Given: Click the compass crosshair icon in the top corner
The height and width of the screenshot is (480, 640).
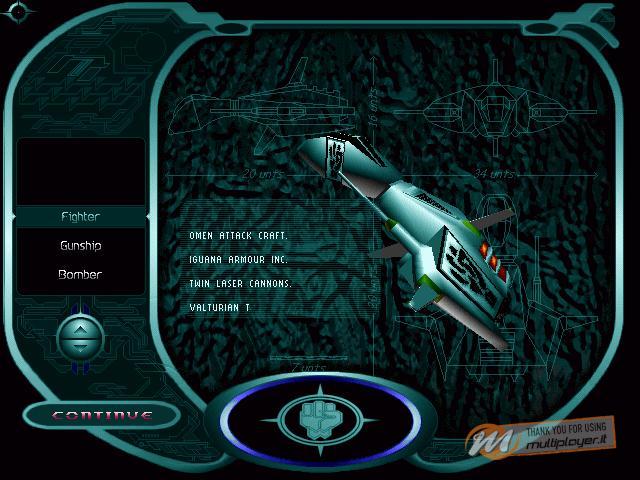Looking at the screenshot, I should click(19, 11).
